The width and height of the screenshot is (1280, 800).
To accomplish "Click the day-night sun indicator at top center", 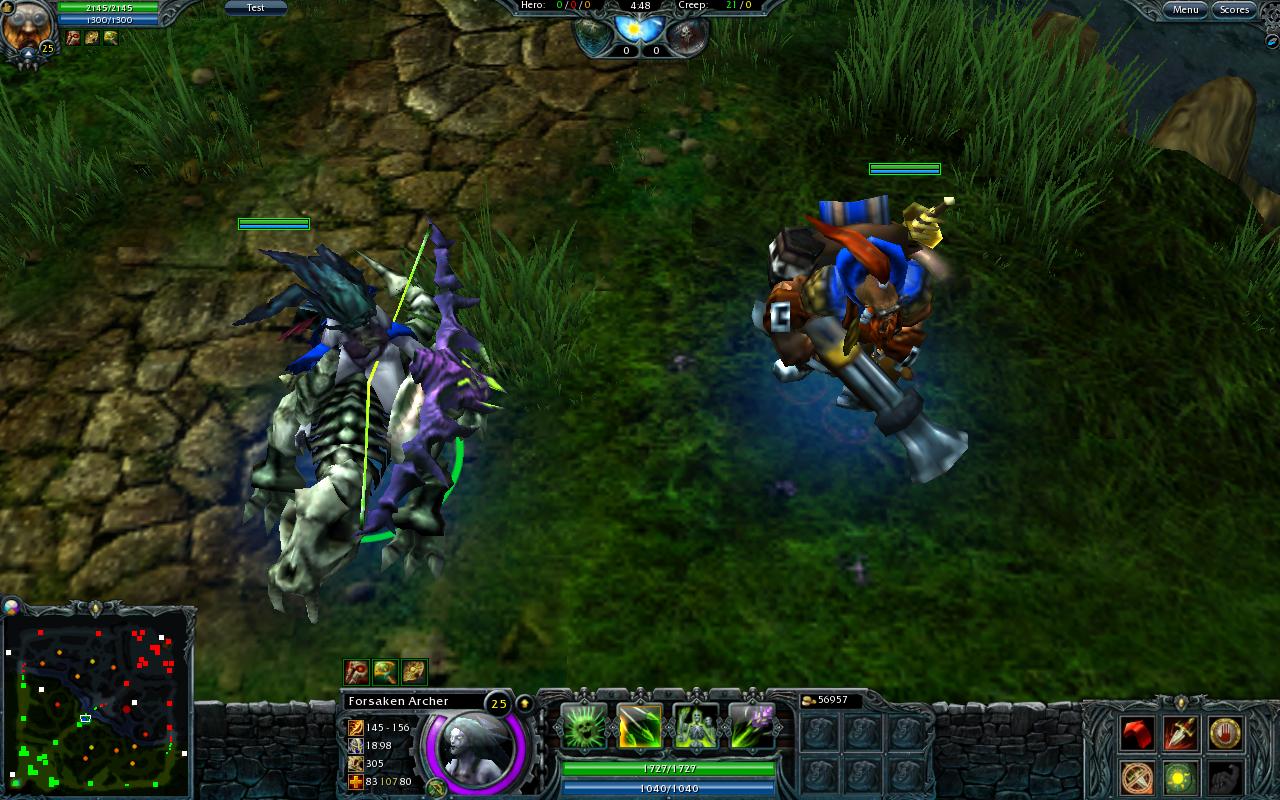I will [634, 29].
